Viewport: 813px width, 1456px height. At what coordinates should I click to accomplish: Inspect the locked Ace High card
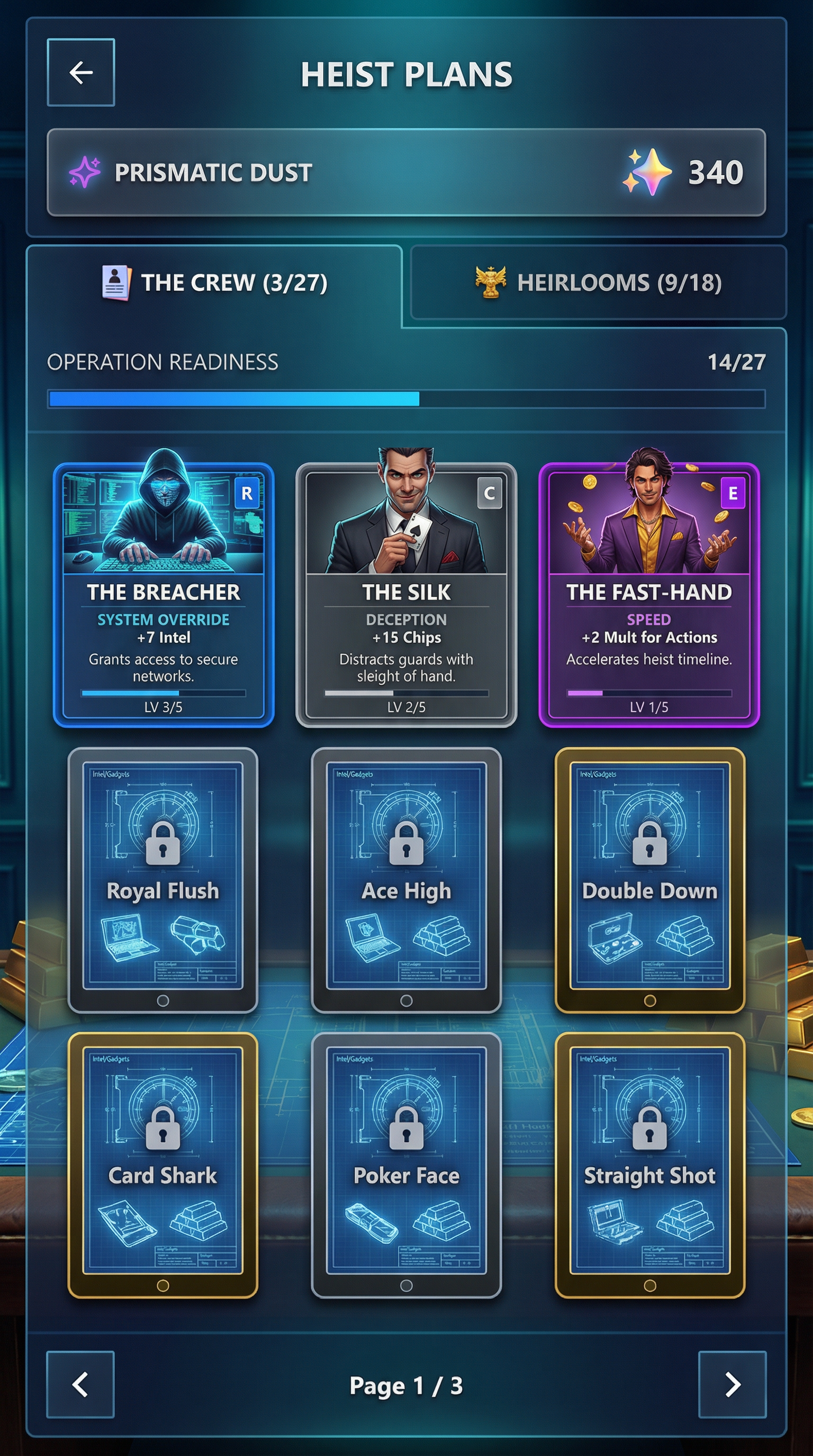(x=406, y=879)
